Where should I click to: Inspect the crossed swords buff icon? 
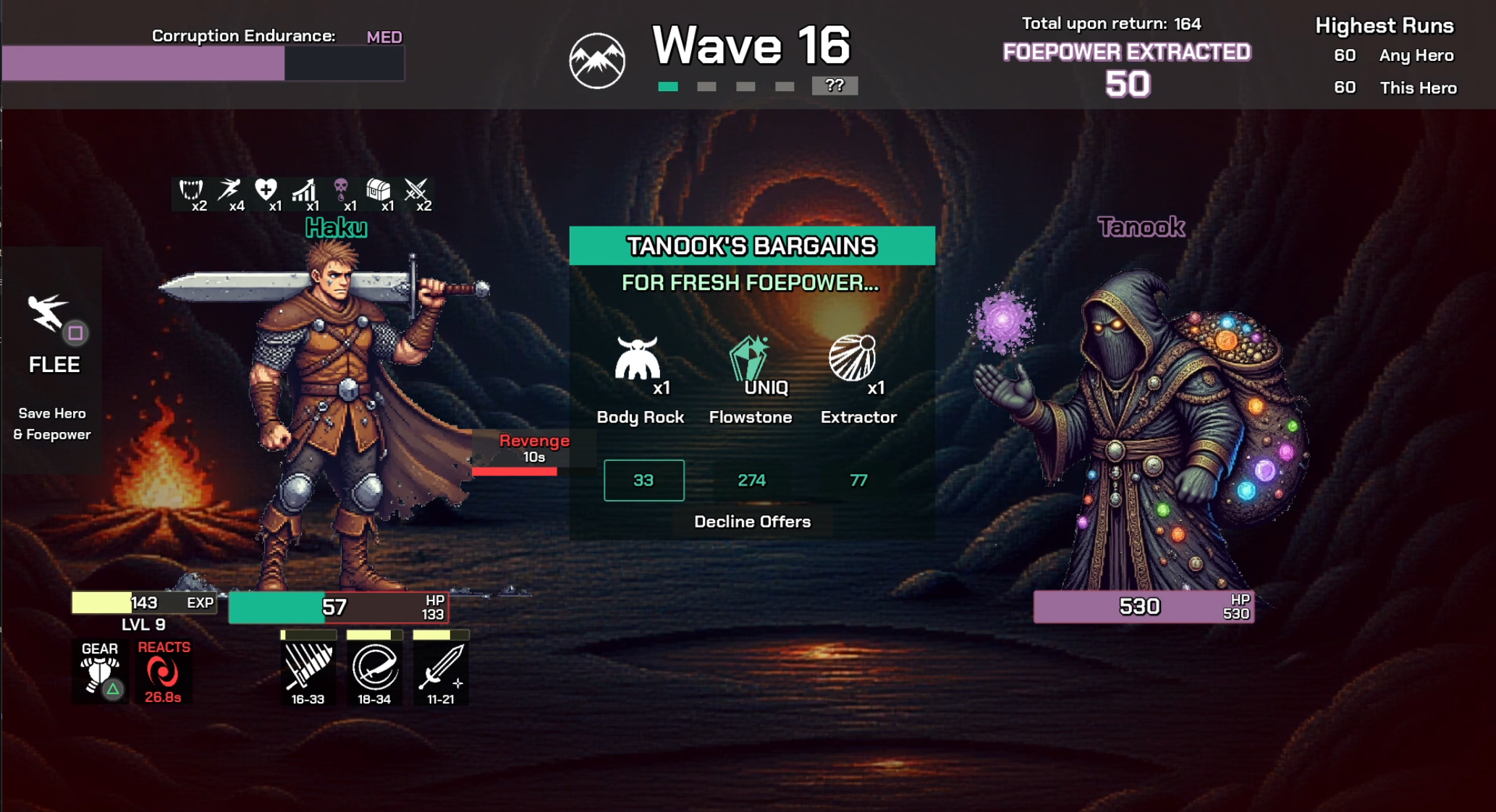[x=416, y=191]
